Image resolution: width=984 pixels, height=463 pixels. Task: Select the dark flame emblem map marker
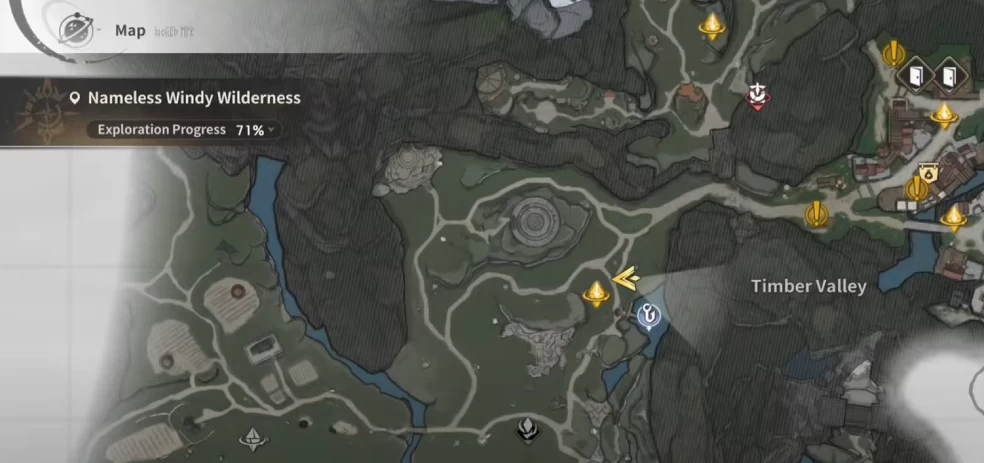click(527, 430)
